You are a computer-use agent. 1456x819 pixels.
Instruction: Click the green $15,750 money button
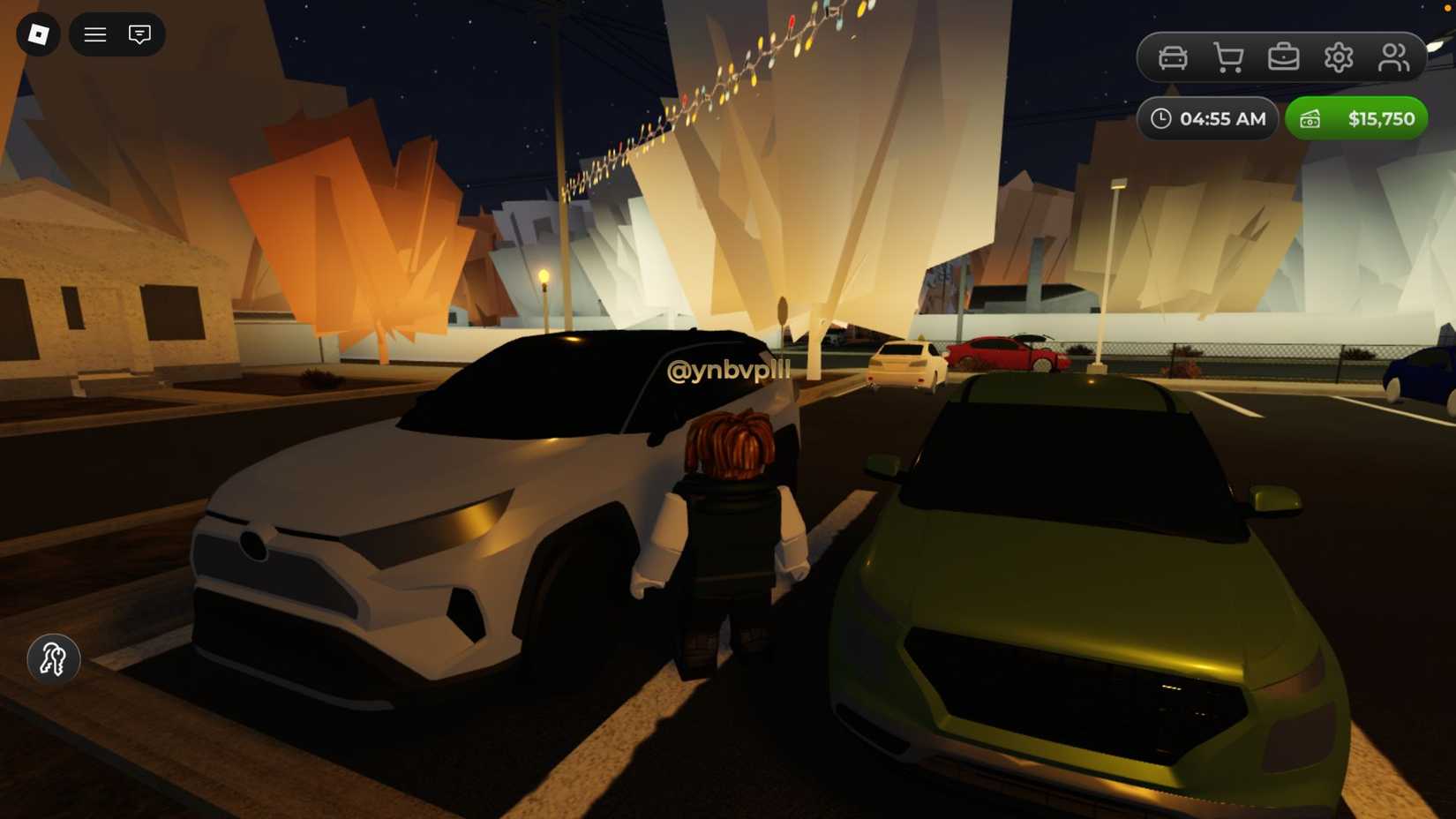pyautogui.click(x=1356, y=117)
